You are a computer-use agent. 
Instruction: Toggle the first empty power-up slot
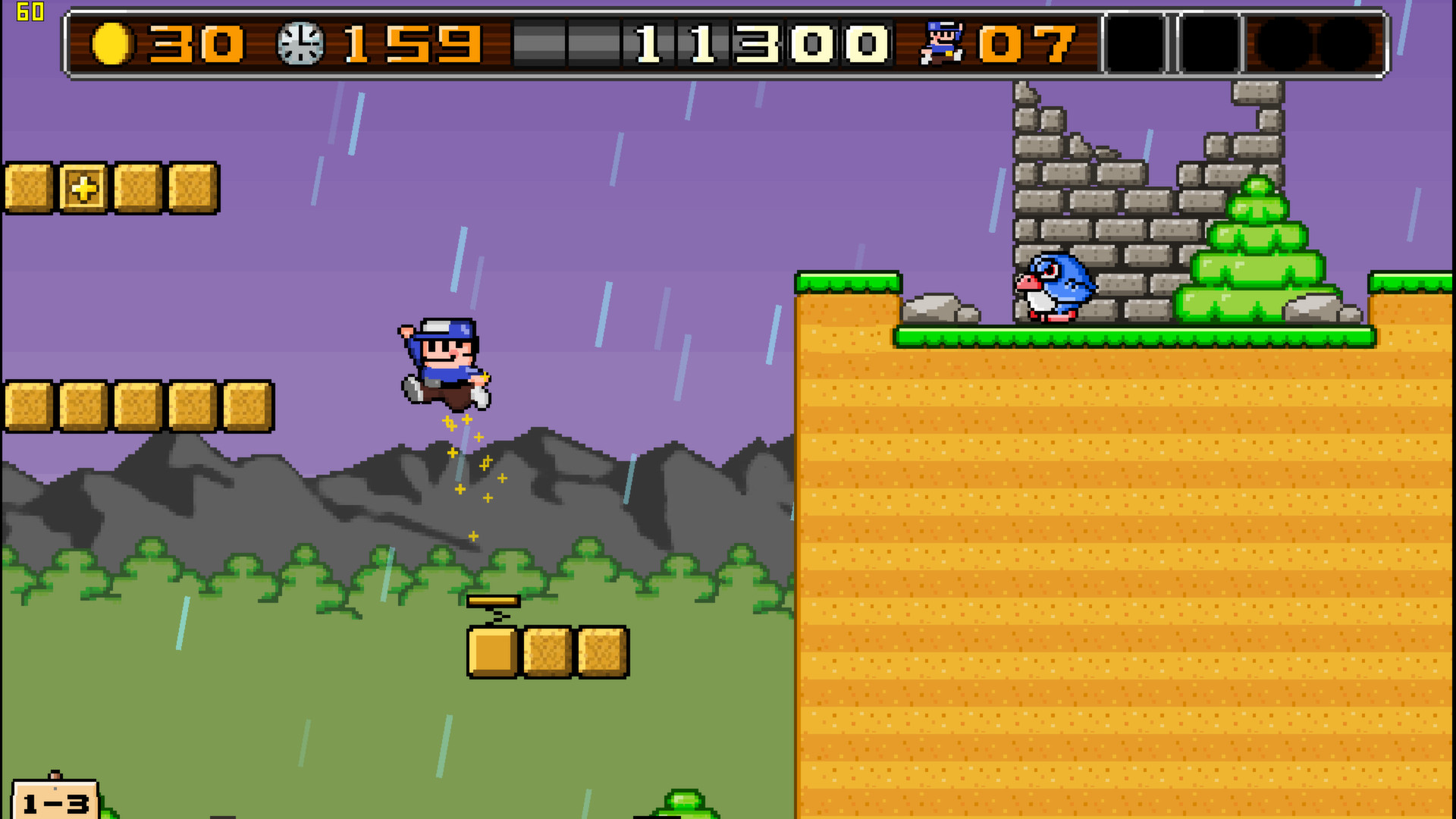1134,42
